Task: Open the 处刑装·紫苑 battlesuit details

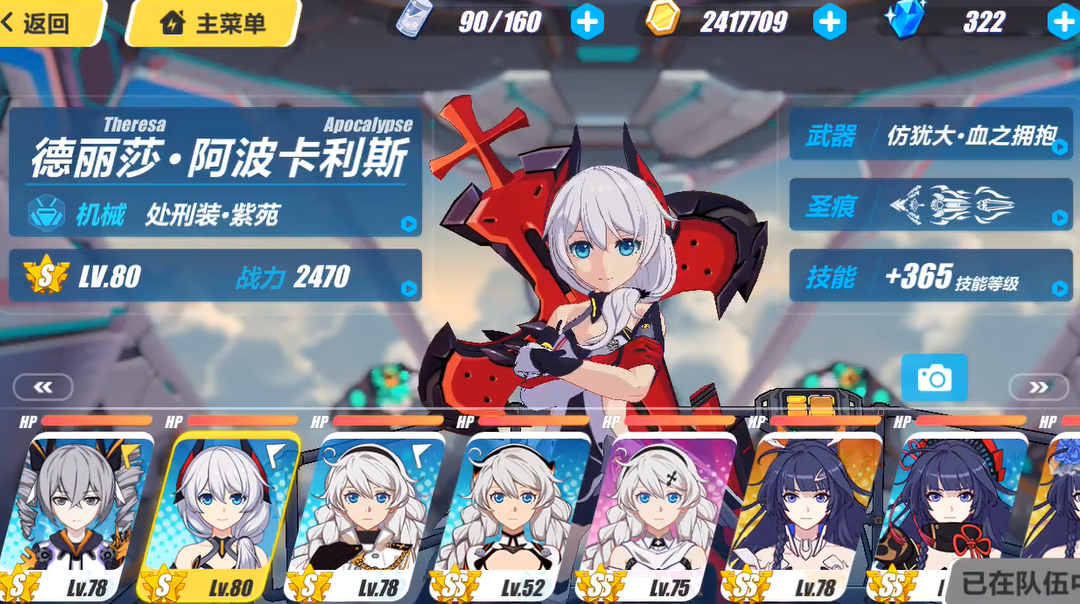Action: [x=215, y=213]
